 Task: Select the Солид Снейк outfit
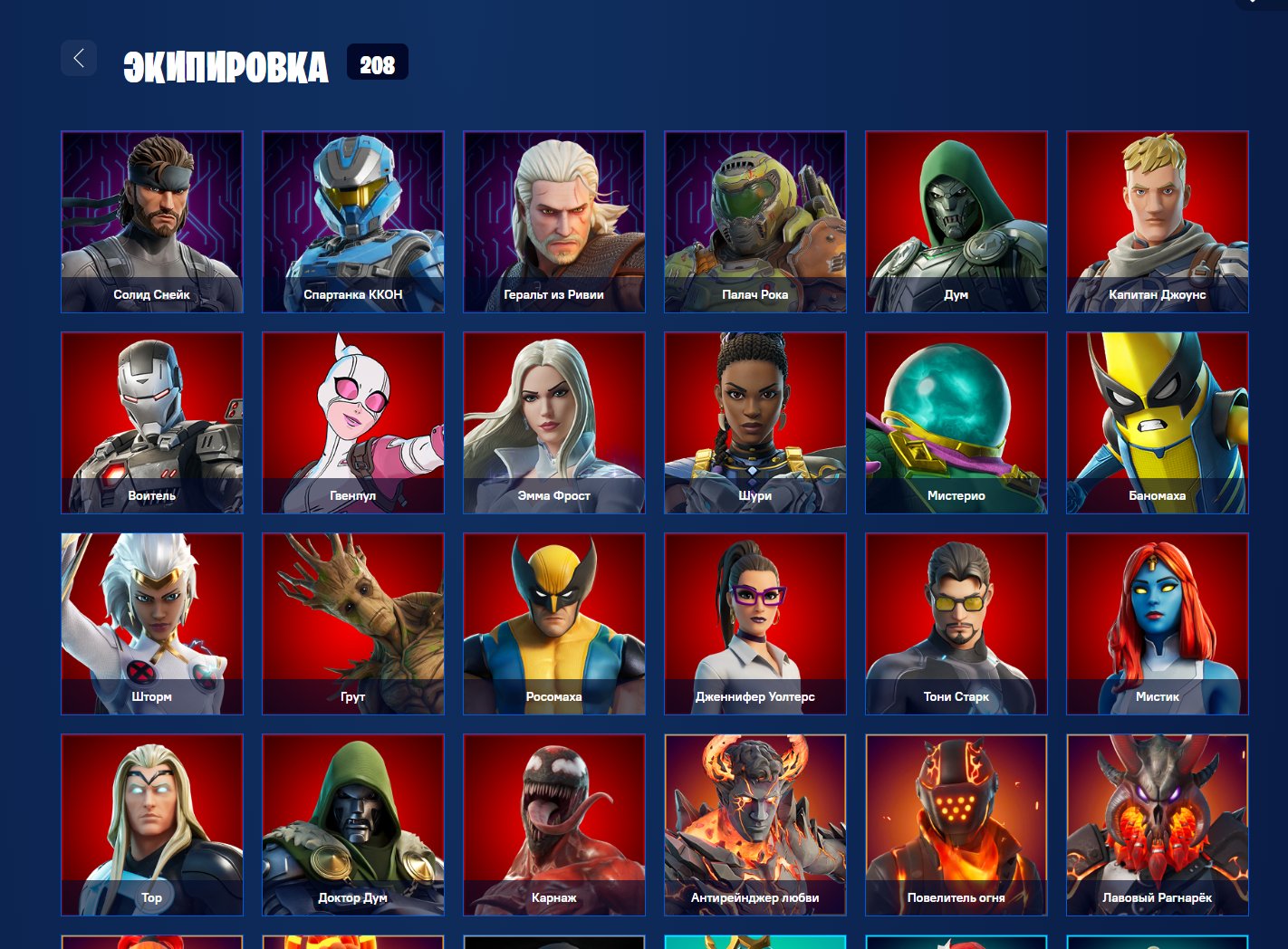pos(151,222)
